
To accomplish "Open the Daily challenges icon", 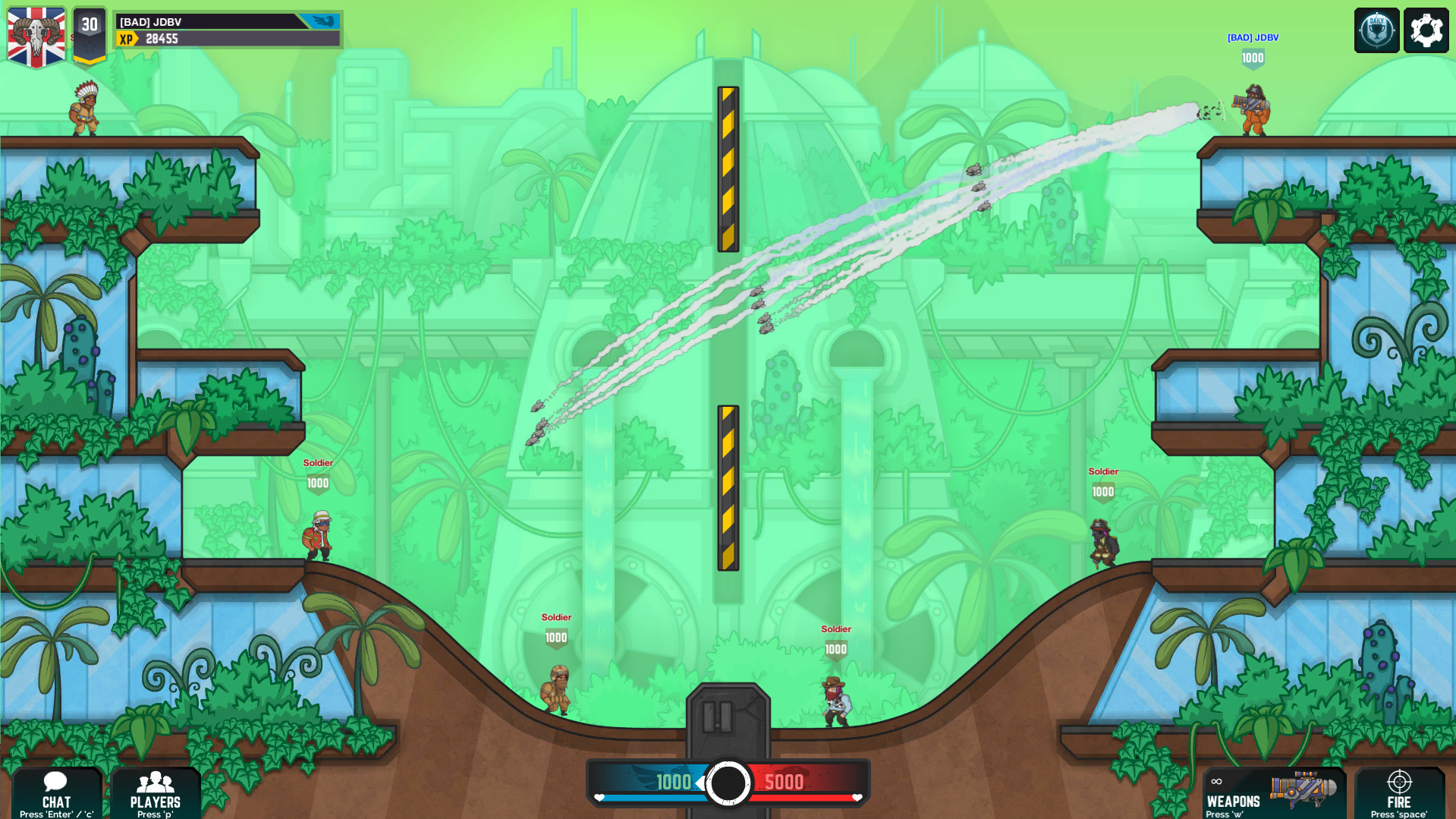I will [x=1376, y=30].
